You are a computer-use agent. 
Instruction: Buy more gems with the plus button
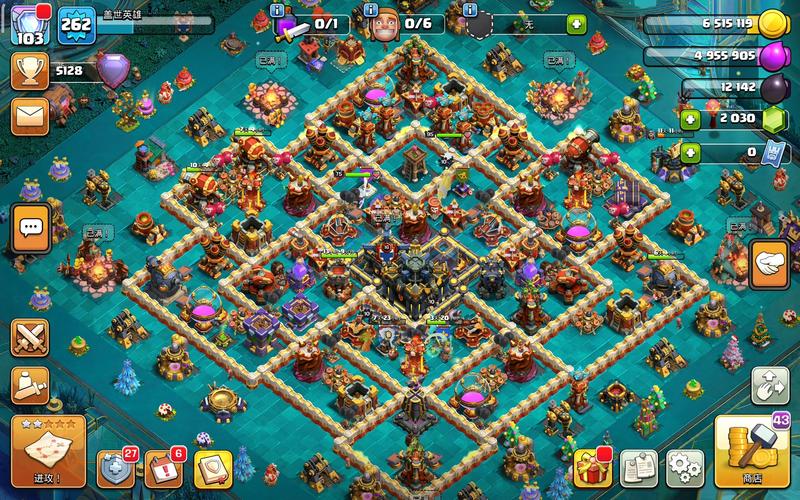click(x=690, y=120)
